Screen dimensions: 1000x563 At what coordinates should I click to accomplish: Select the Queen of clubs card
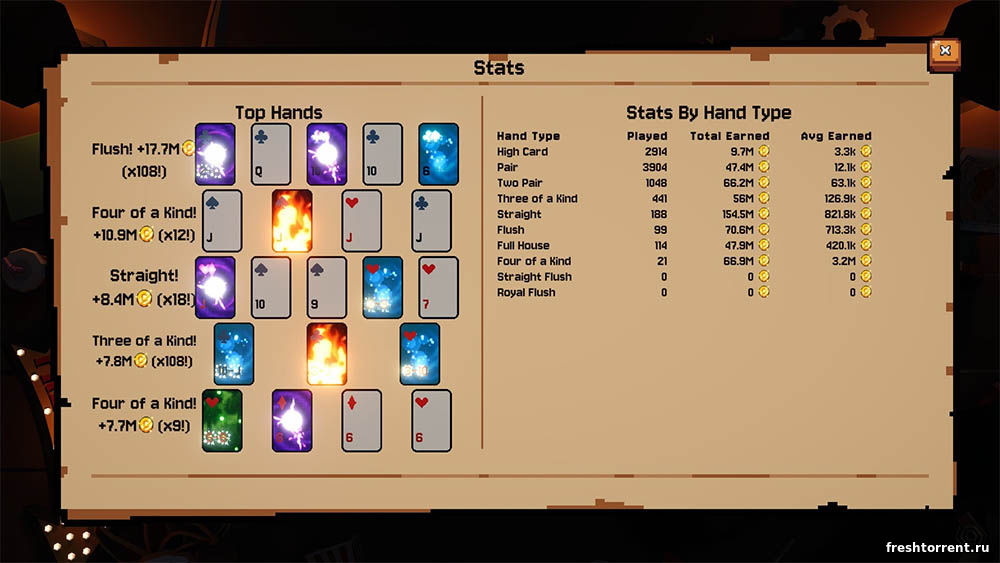(271, 154)
